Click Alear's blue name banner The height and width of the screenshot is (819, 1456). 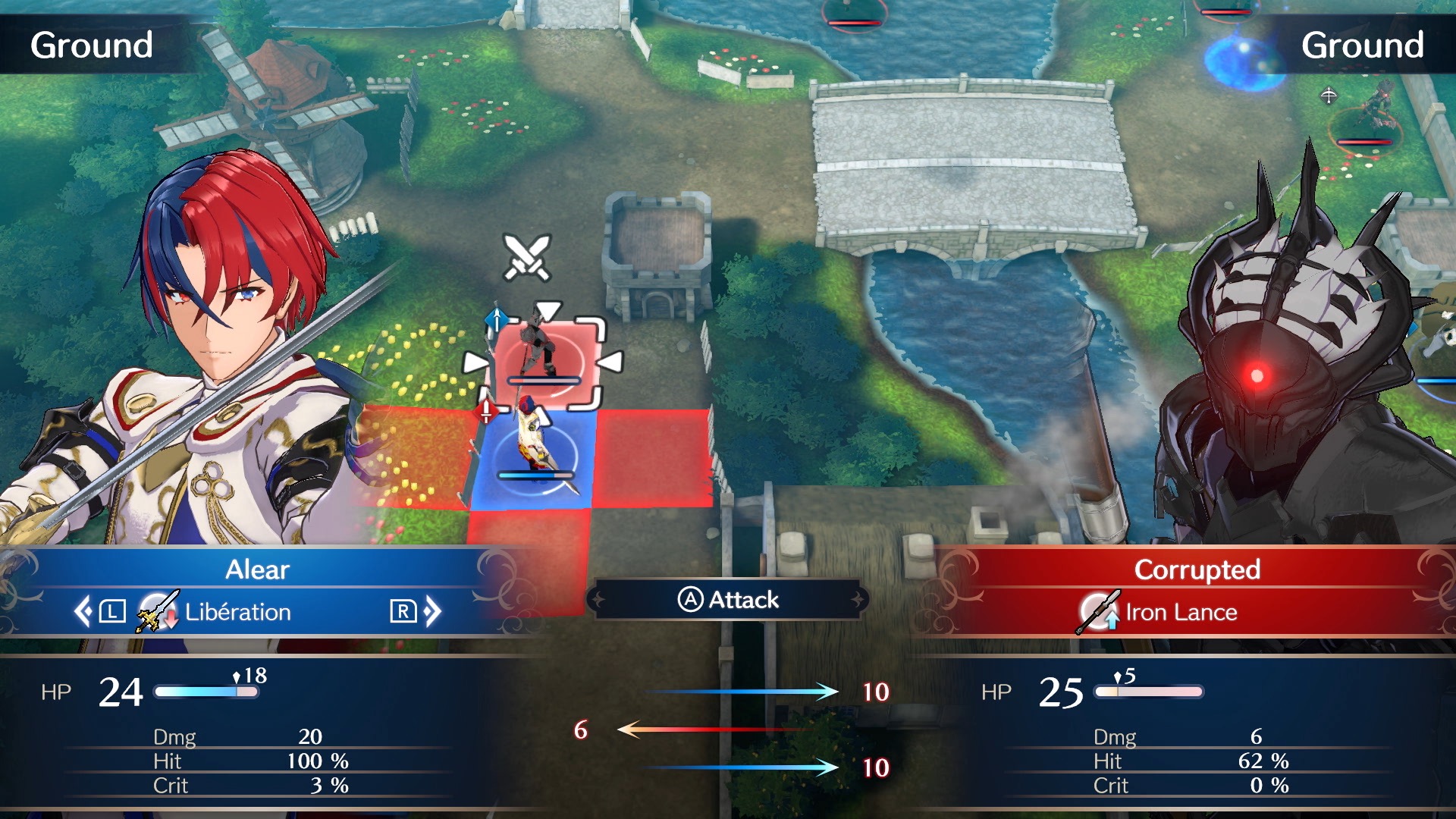point(256,570)
